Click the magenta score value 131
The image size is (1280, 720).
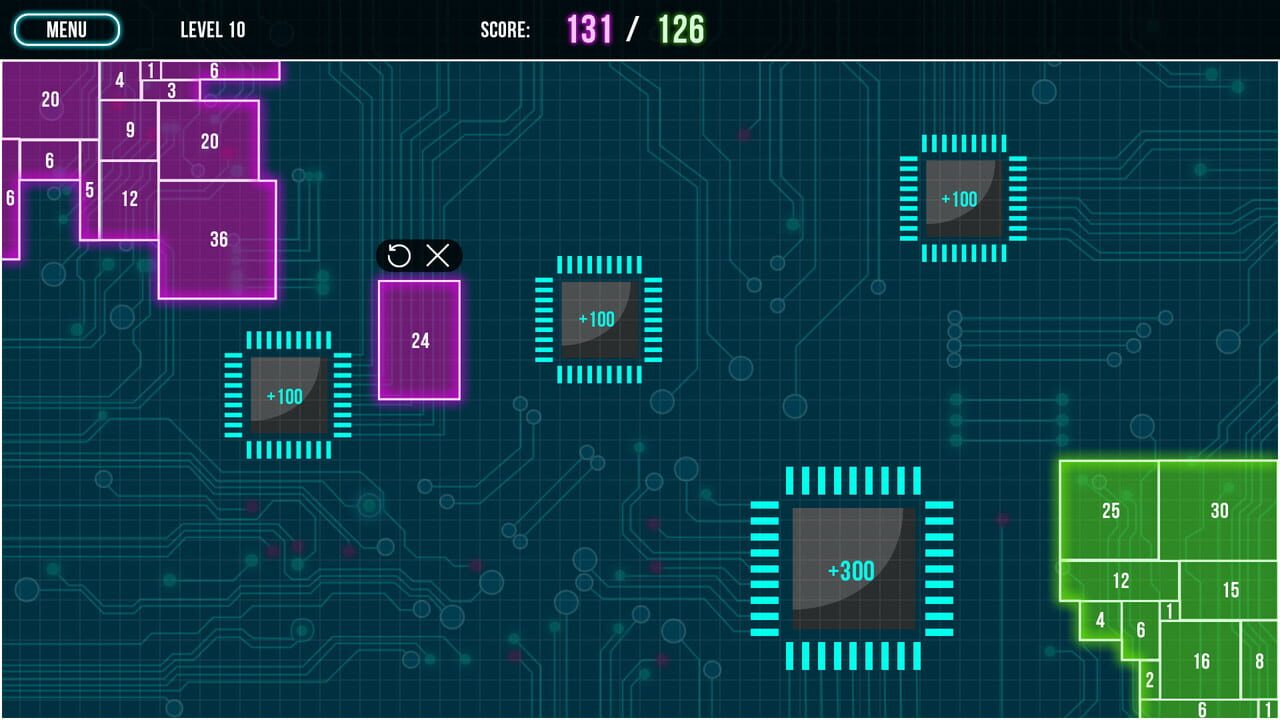(x=591, y=28)
